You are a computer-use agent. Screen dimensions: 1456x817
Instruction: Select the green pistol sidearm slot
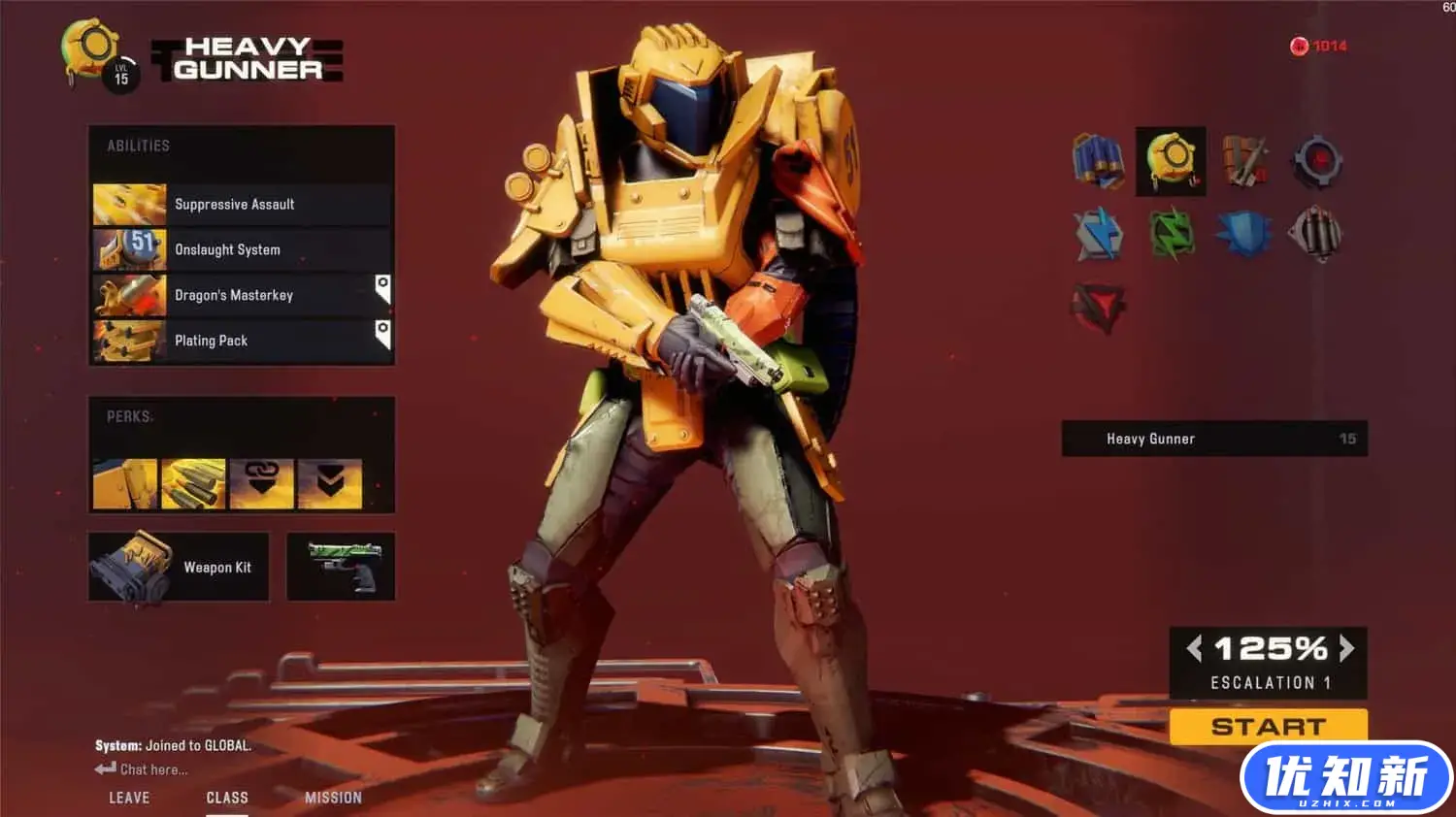[341, 567]
